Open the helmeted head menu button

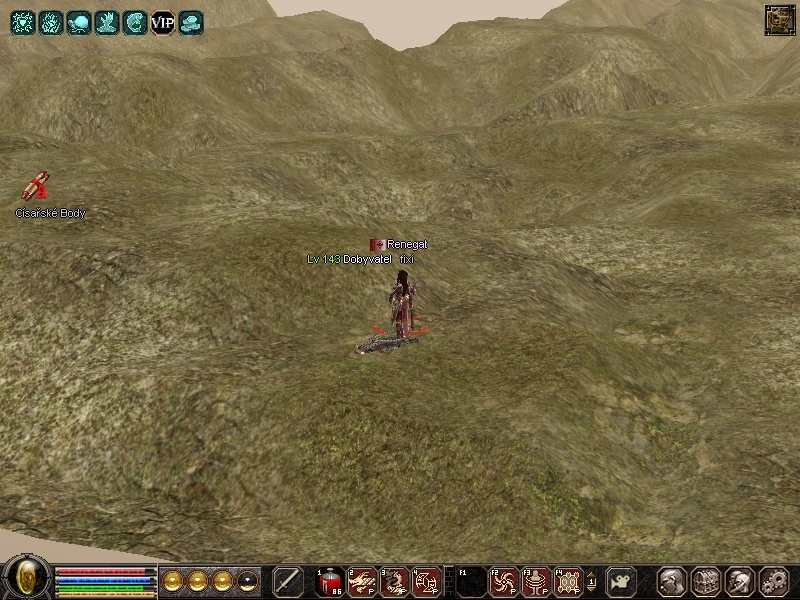click(740, 581)
